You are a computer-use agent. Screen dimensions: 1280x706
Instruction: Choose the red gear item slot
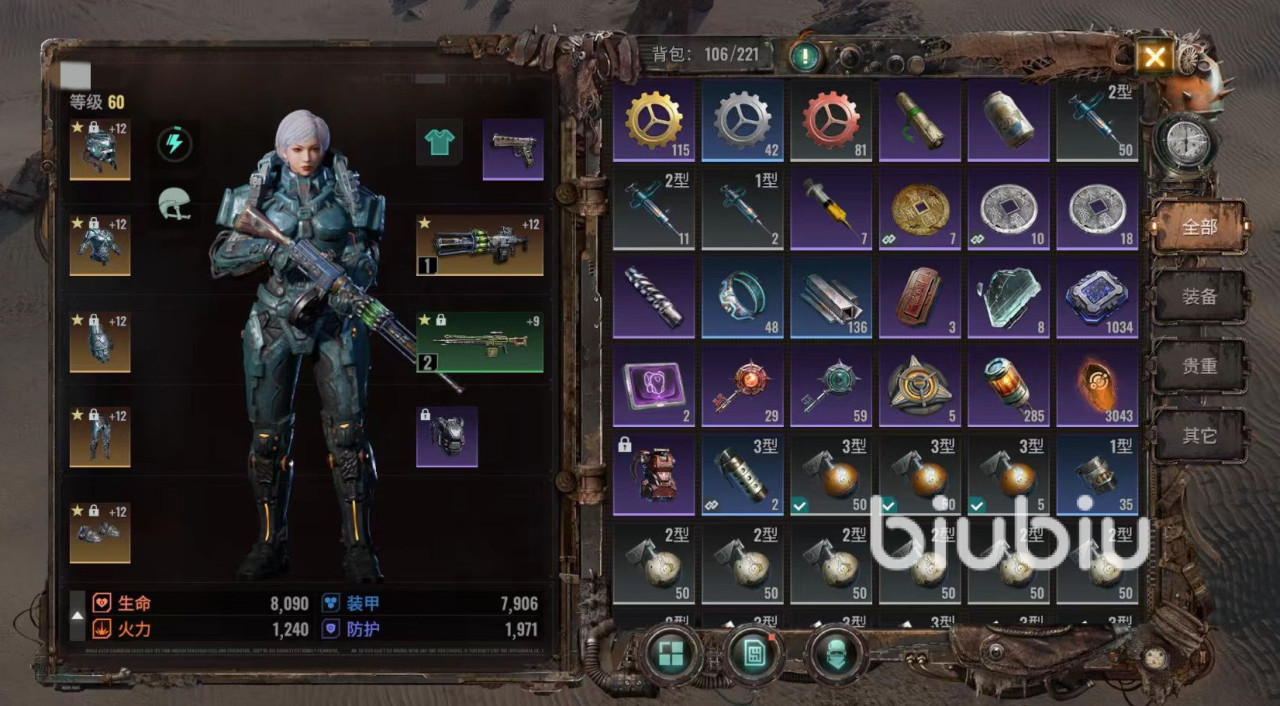point(831,120)
